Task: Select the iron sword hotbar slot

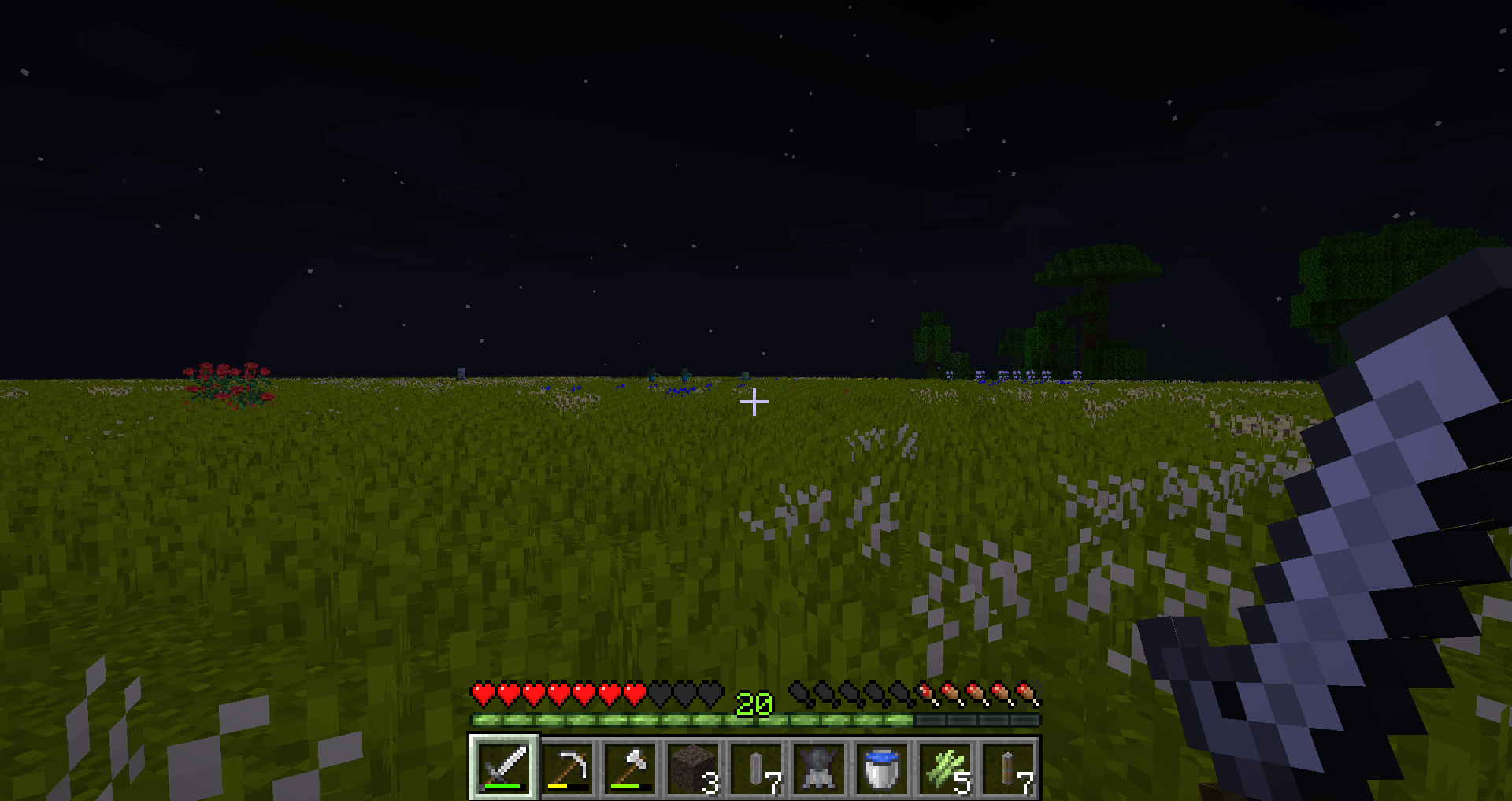Action: pos(504,767)
